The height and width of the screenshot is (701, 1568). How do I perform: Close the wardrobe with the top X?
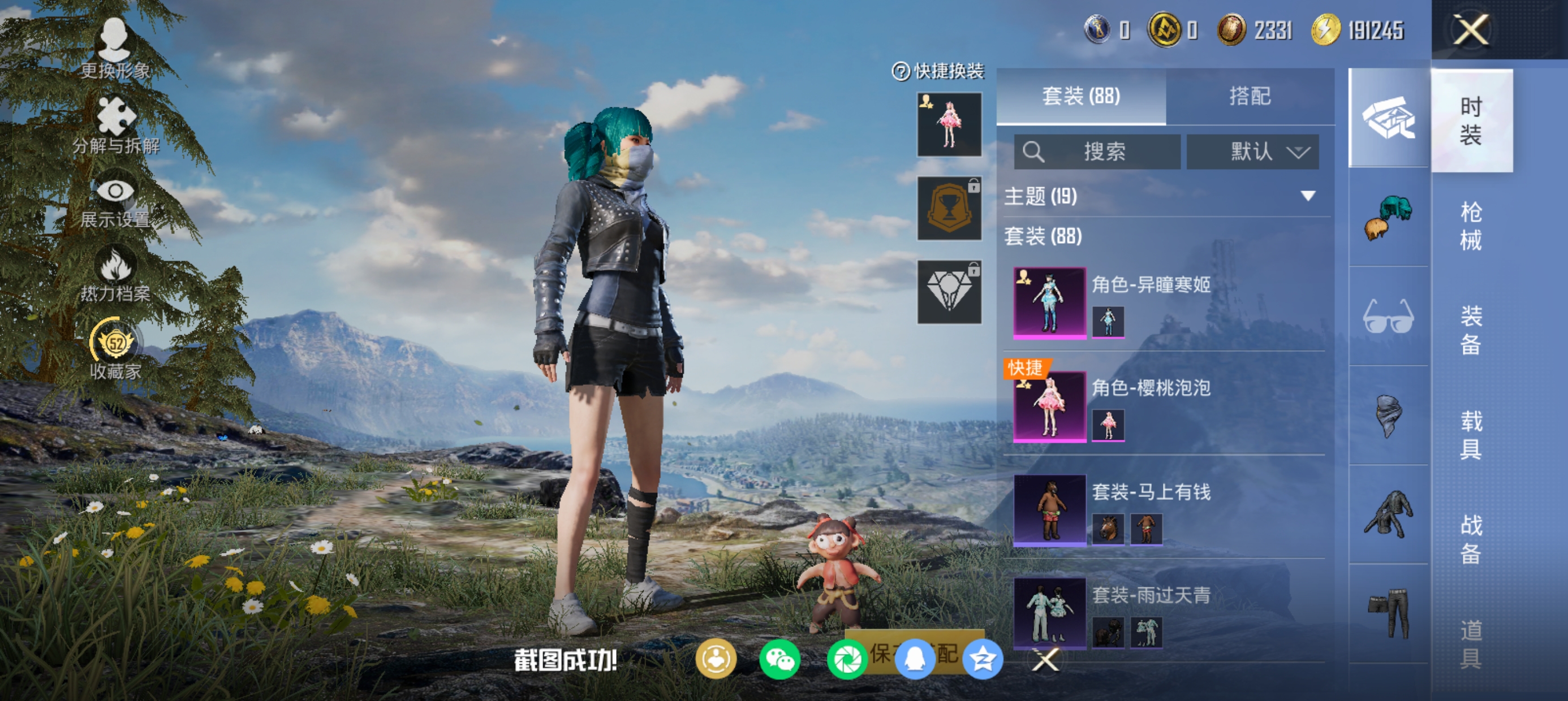point(1471,30)
